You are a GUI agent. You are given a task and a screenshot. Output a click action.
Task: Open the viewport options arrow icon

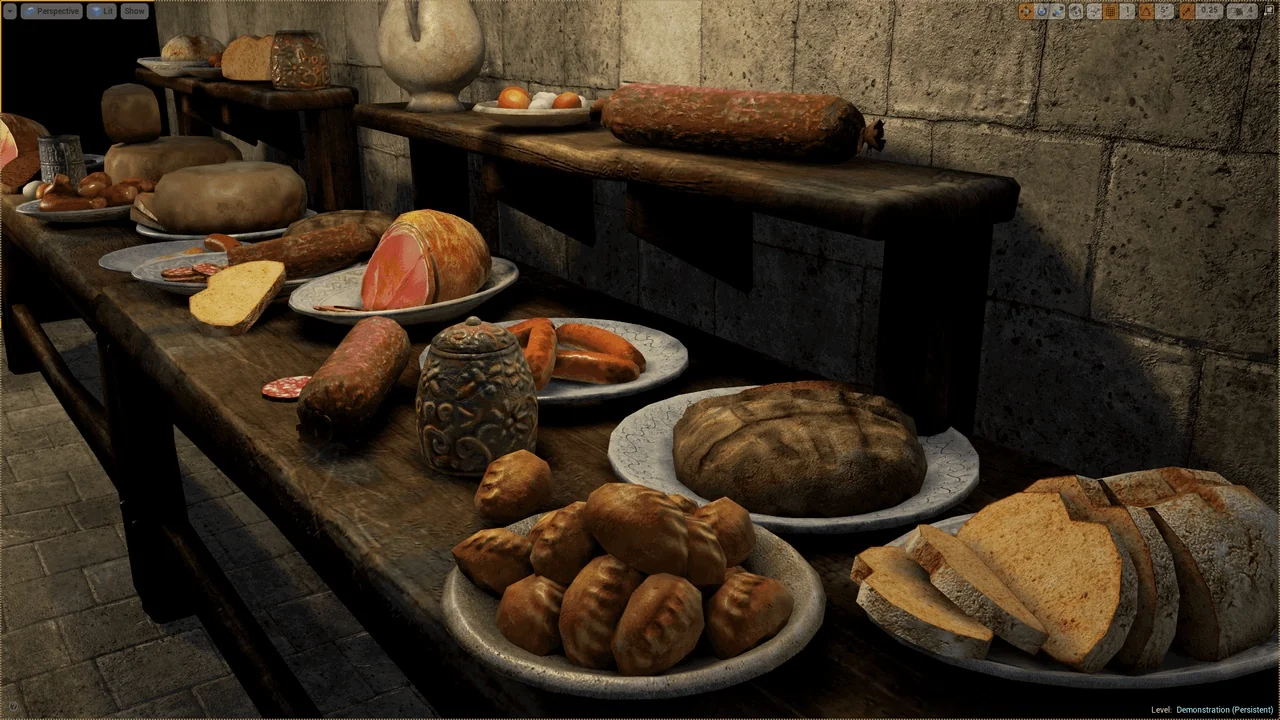(11, 11)
